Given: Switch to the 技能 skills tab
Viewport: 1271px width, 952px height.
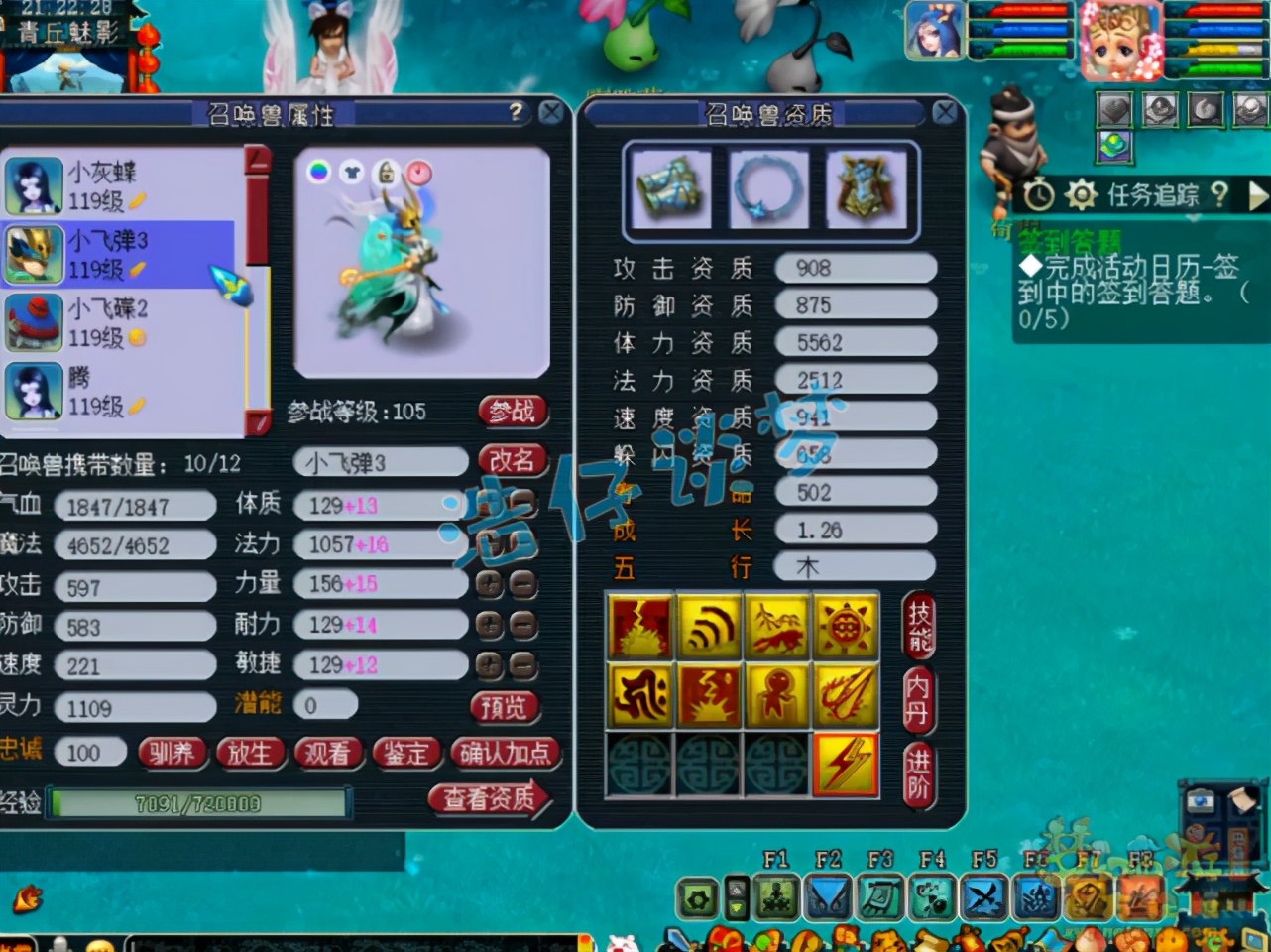Looking at the screenshot, I should click(x=918, y=627).
